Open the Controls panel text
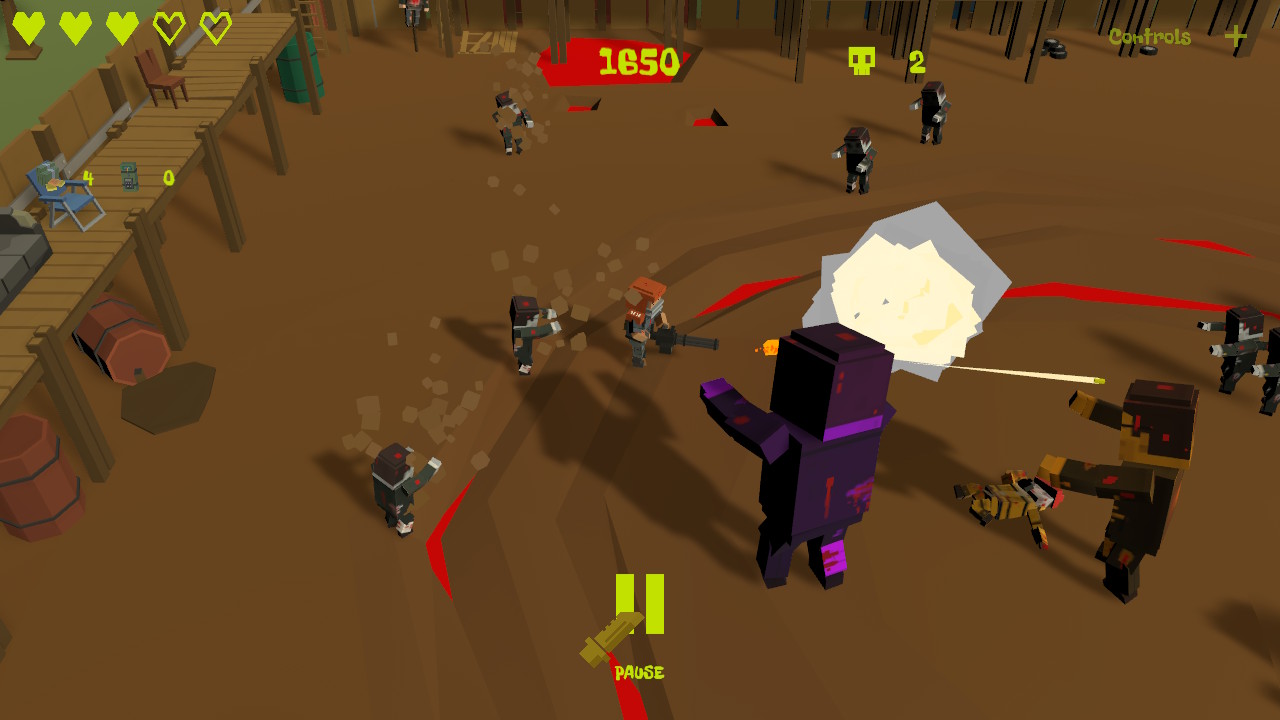Screen dimensions: 1280x720 click(x=1148, y=37)
